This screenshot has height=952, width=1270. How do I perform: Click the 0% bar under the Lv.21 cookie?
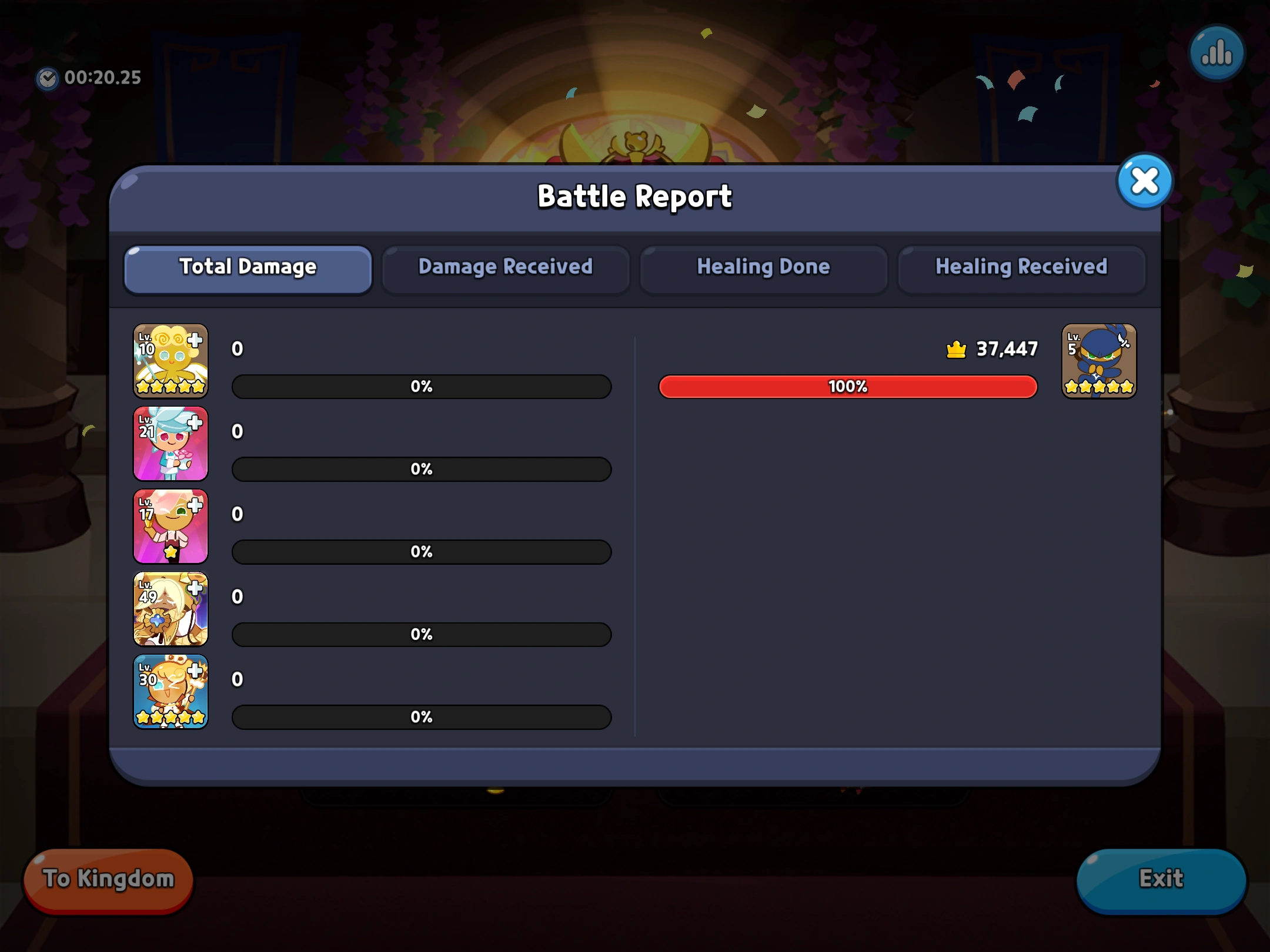(x=420, y=469)
